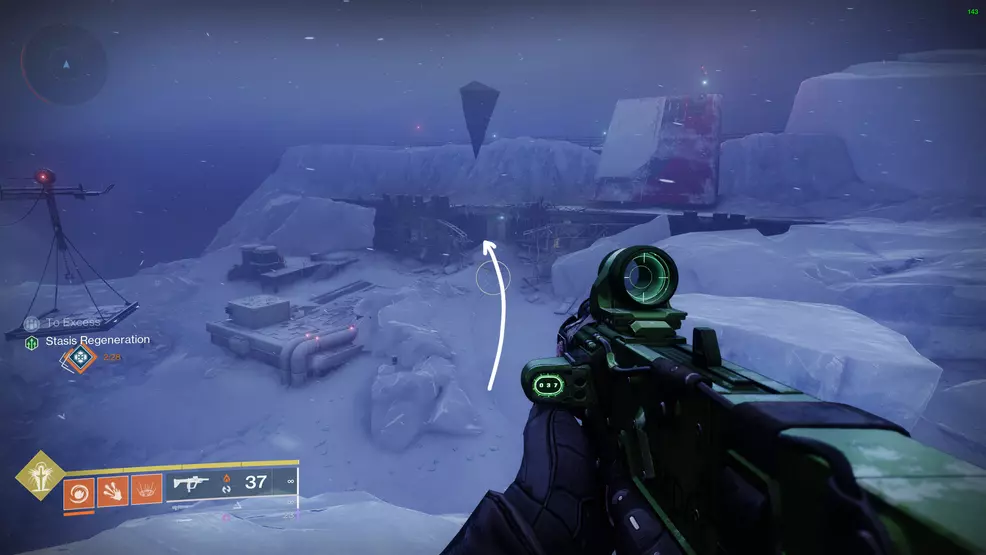Select the golden Super ability diamond icon

click(40, 475)
